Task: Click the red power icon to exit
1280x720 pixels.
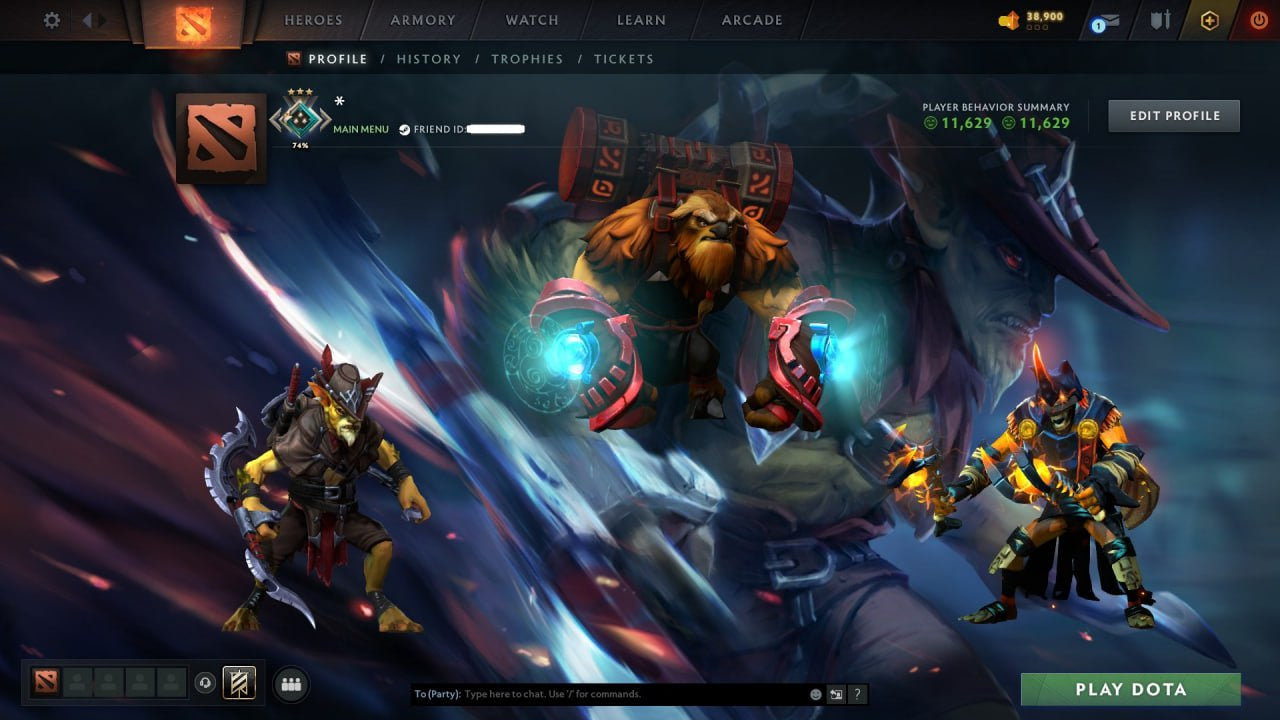Action: coord(1259,19)
